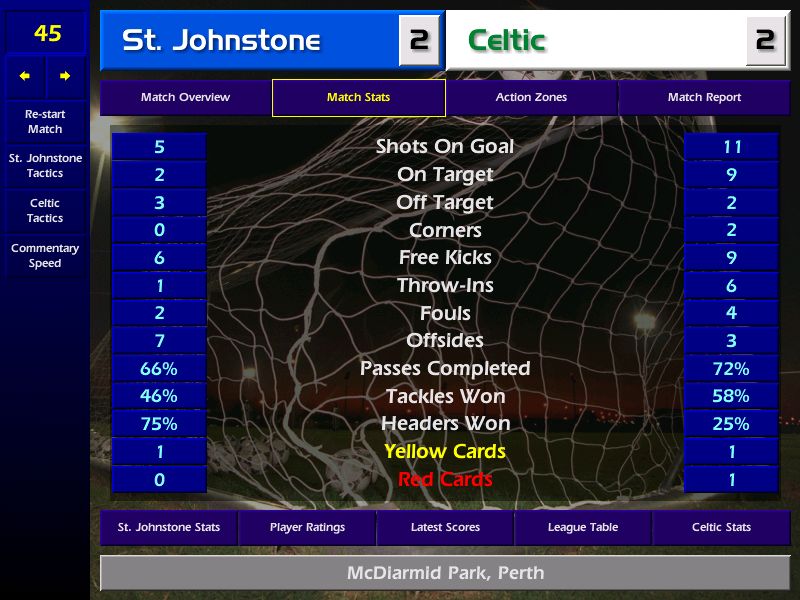Open the Action Zones tab
Image resolution: width=800 pixels, height=600 pixels.
531,98
